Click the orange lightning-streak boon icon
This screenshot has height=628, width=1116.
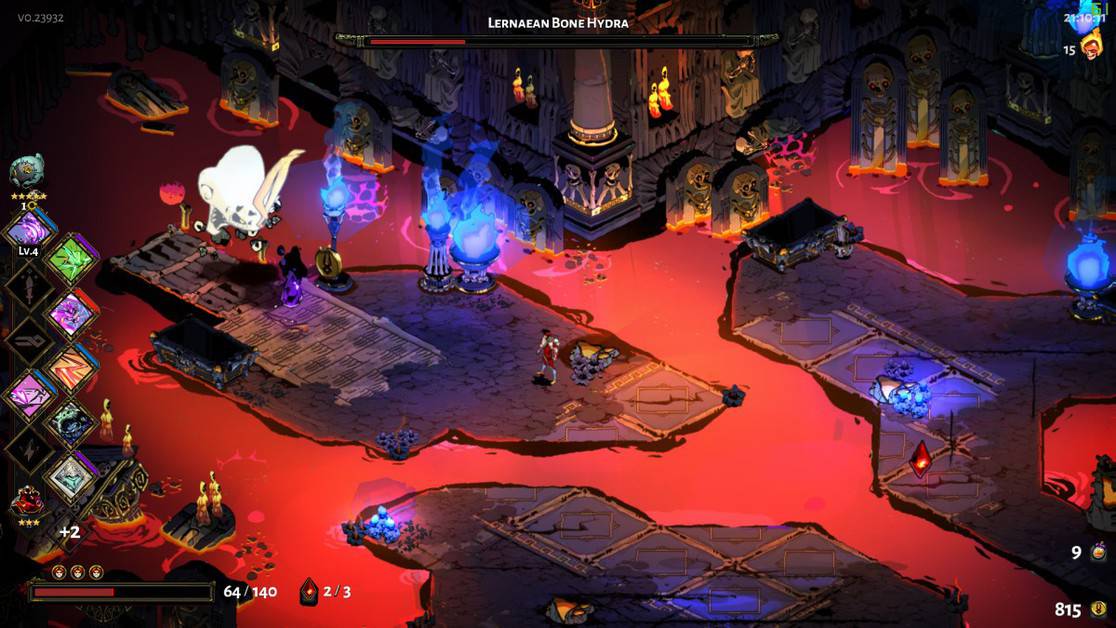click(x=71, y=368)
